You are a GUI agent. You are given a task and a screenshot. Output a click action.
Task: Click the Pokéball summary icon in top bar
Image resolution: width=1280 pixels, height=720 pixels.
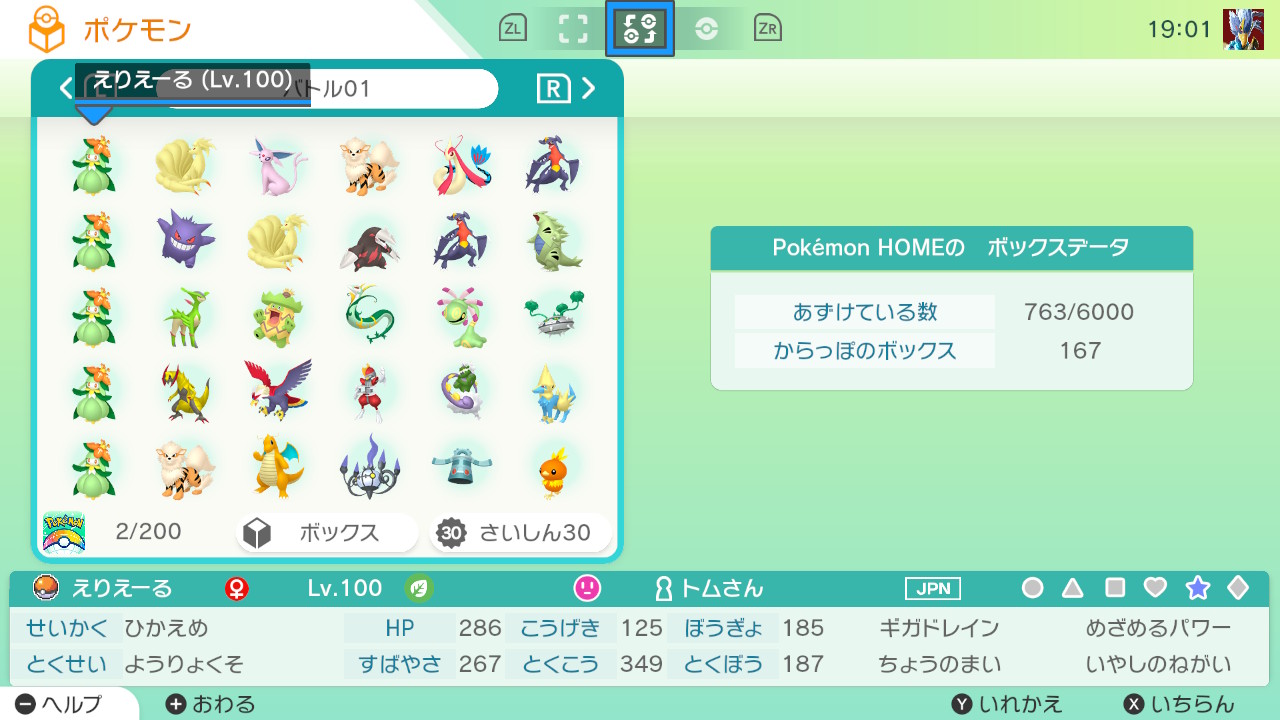tap(707, 28)
